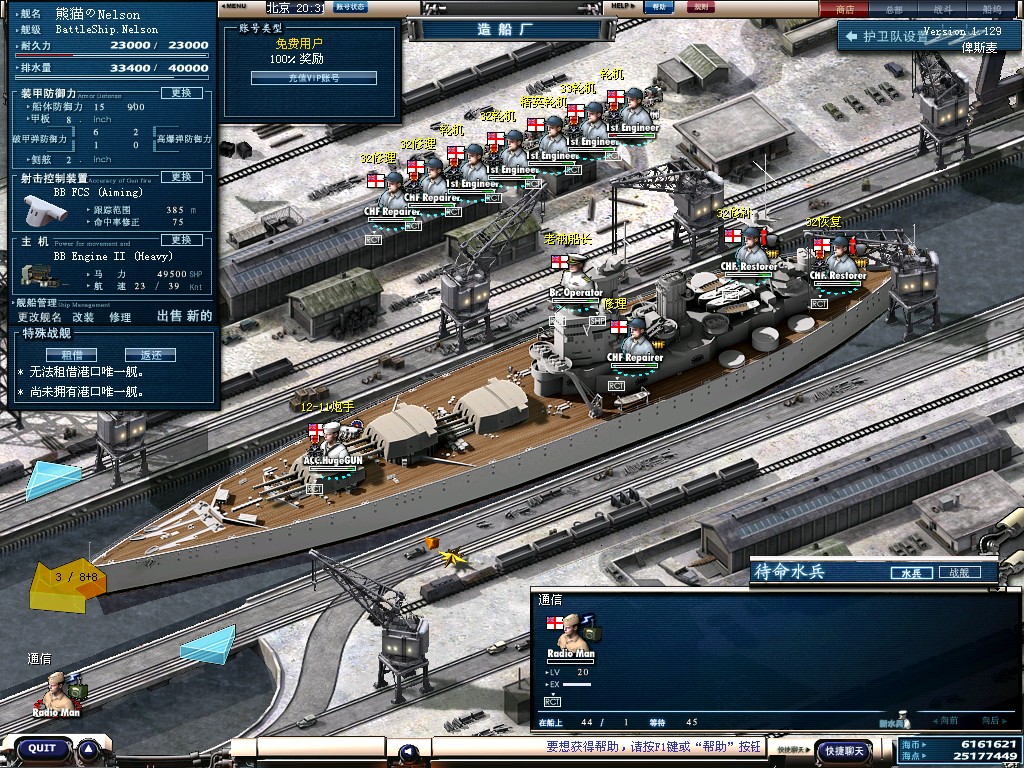Switch to the 水兵 sailors tab
Screen dimensions: 1024x768
(910, 573)
